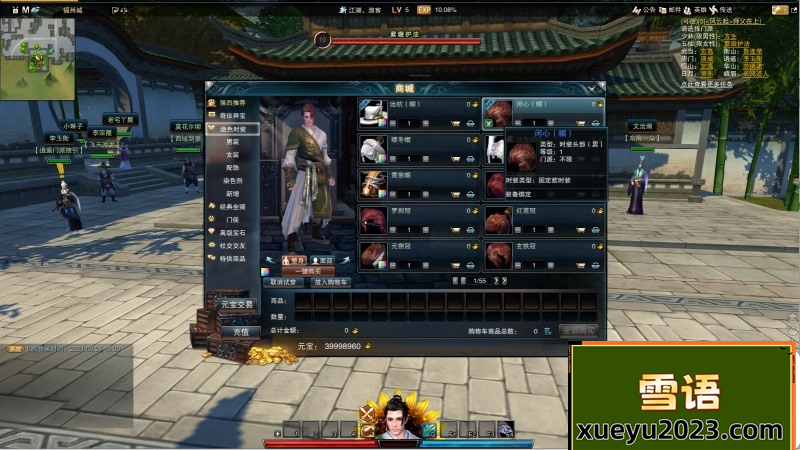Switch to the 奇珍异宝 category
Screen dimensions: 800x450
(232, 116)
